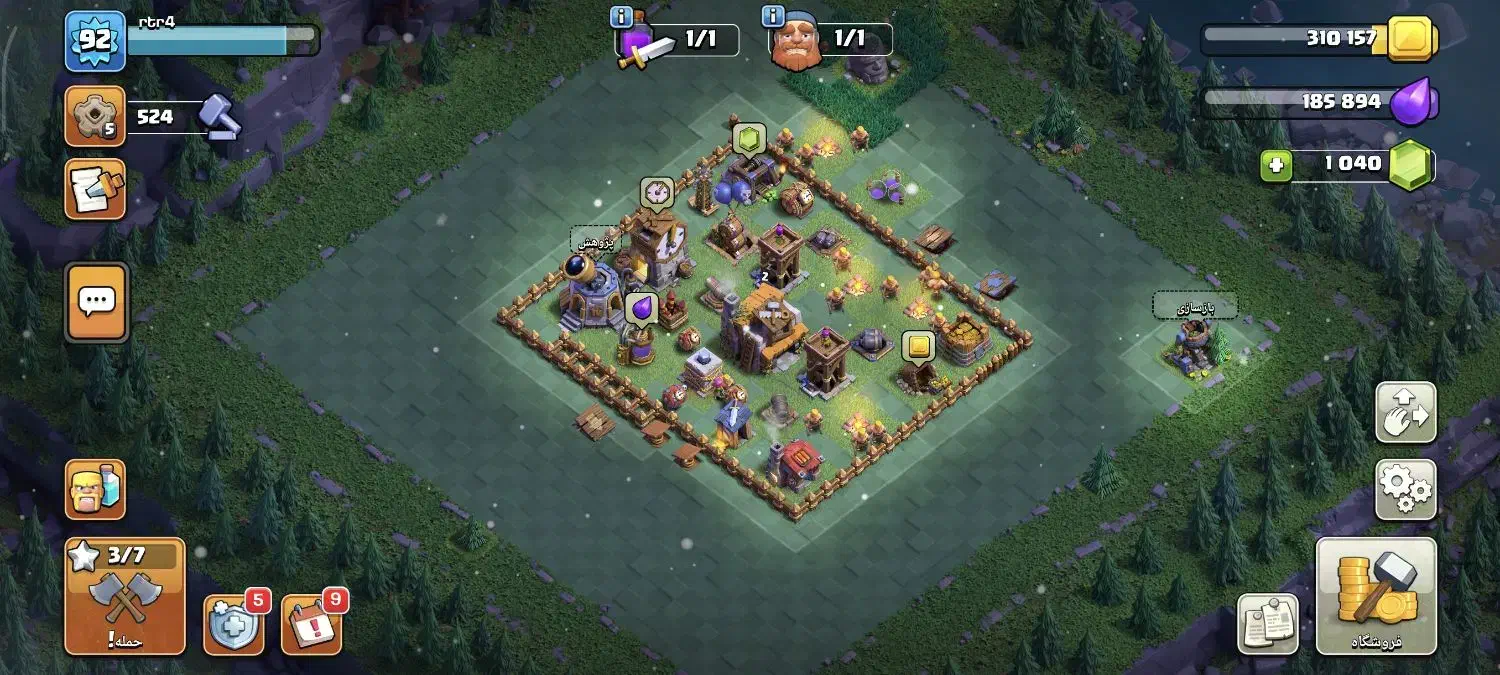This screenshot has width=1500, height=675.
Task: Add gems with the green plus button
Action: 1275,165
